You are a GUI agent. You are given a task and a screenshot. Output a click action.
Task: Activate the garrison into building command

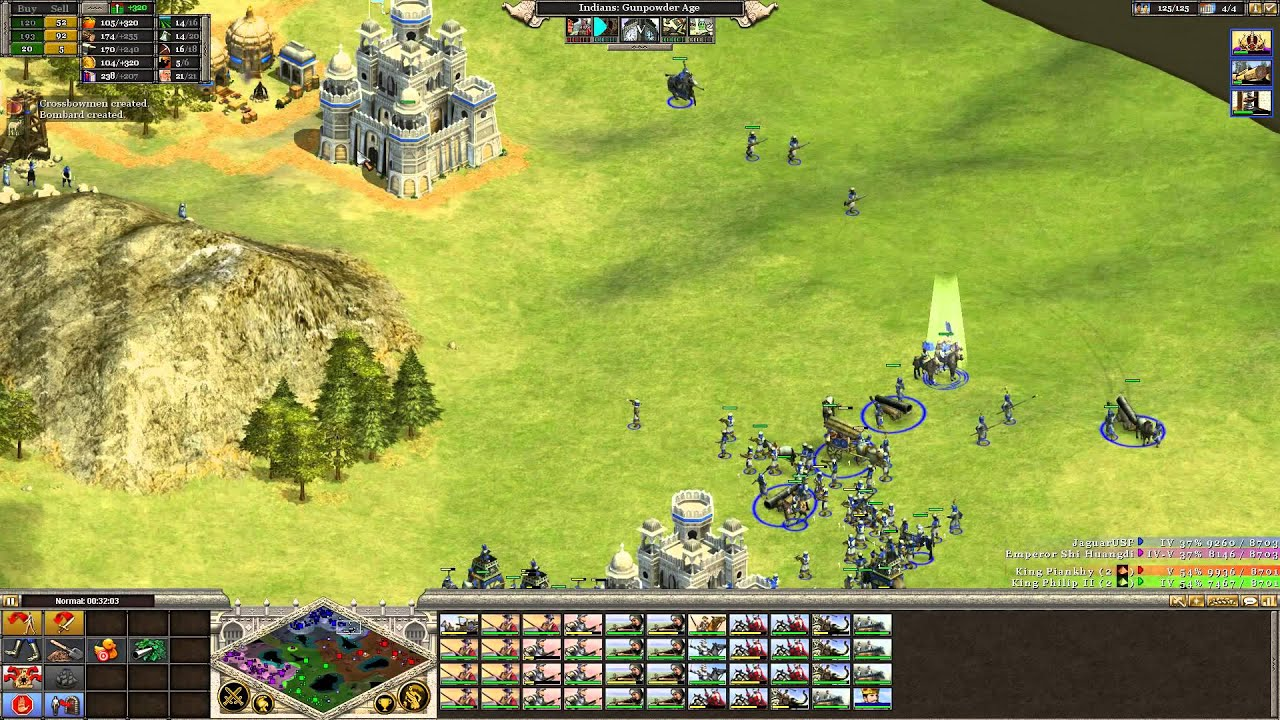[x=66, y=706]
